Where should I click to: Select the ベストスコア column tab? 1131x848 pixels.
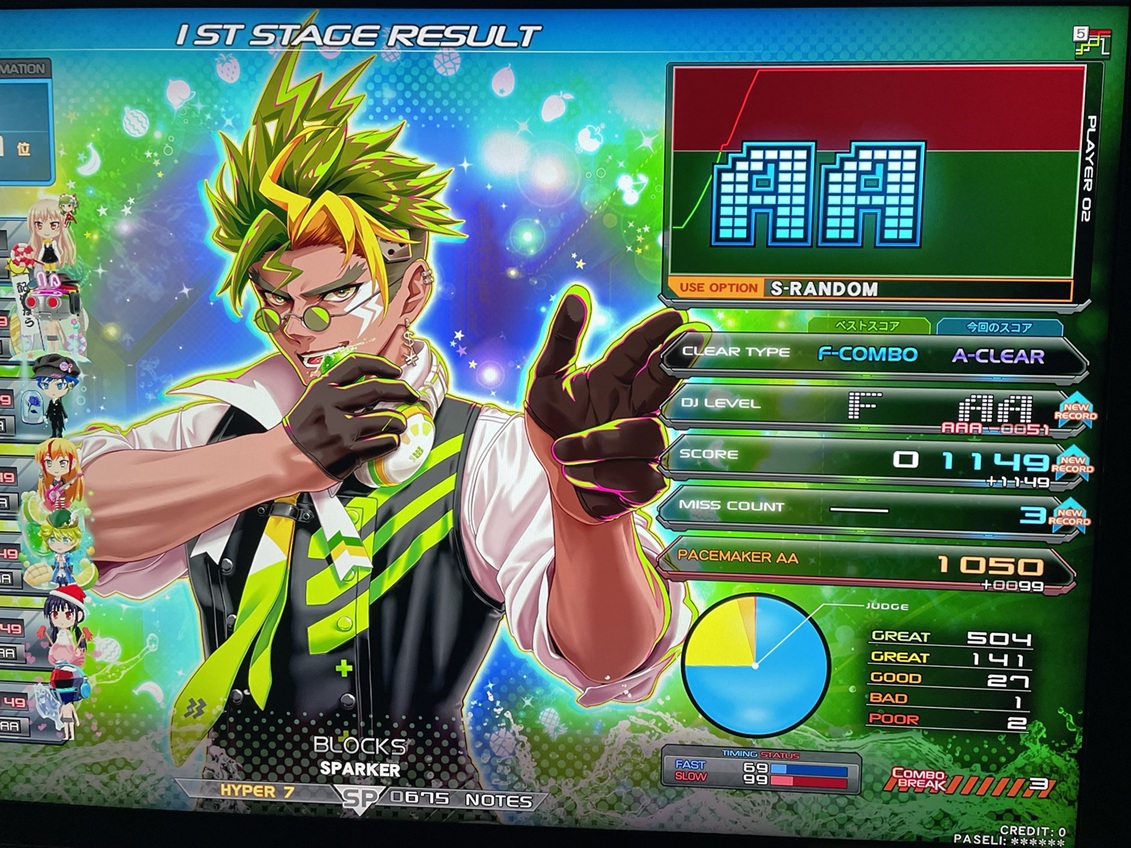coord(868,327)
